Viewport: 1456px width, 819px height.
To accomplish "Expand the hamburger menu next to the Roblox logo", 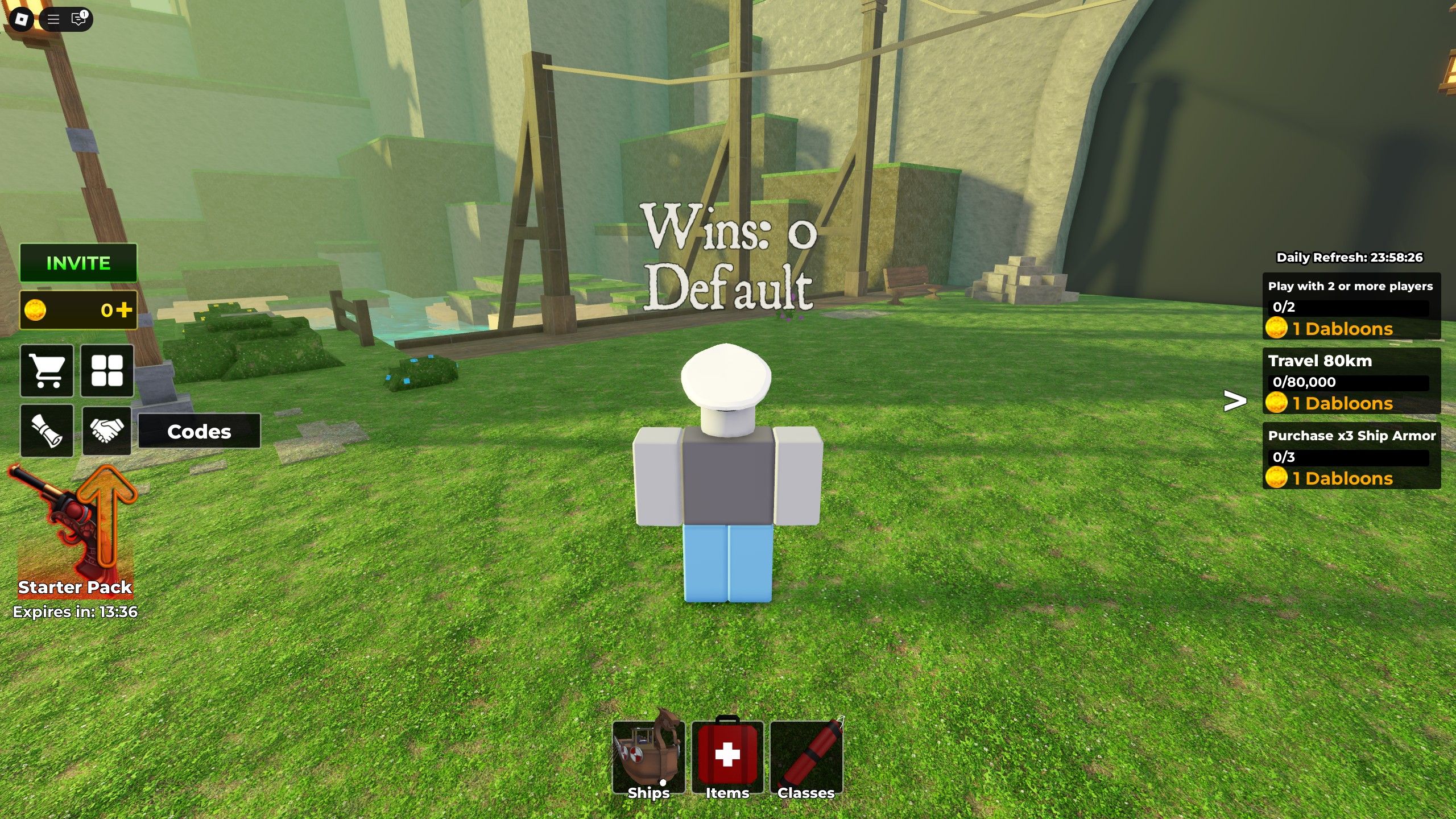I will (52, 20).
